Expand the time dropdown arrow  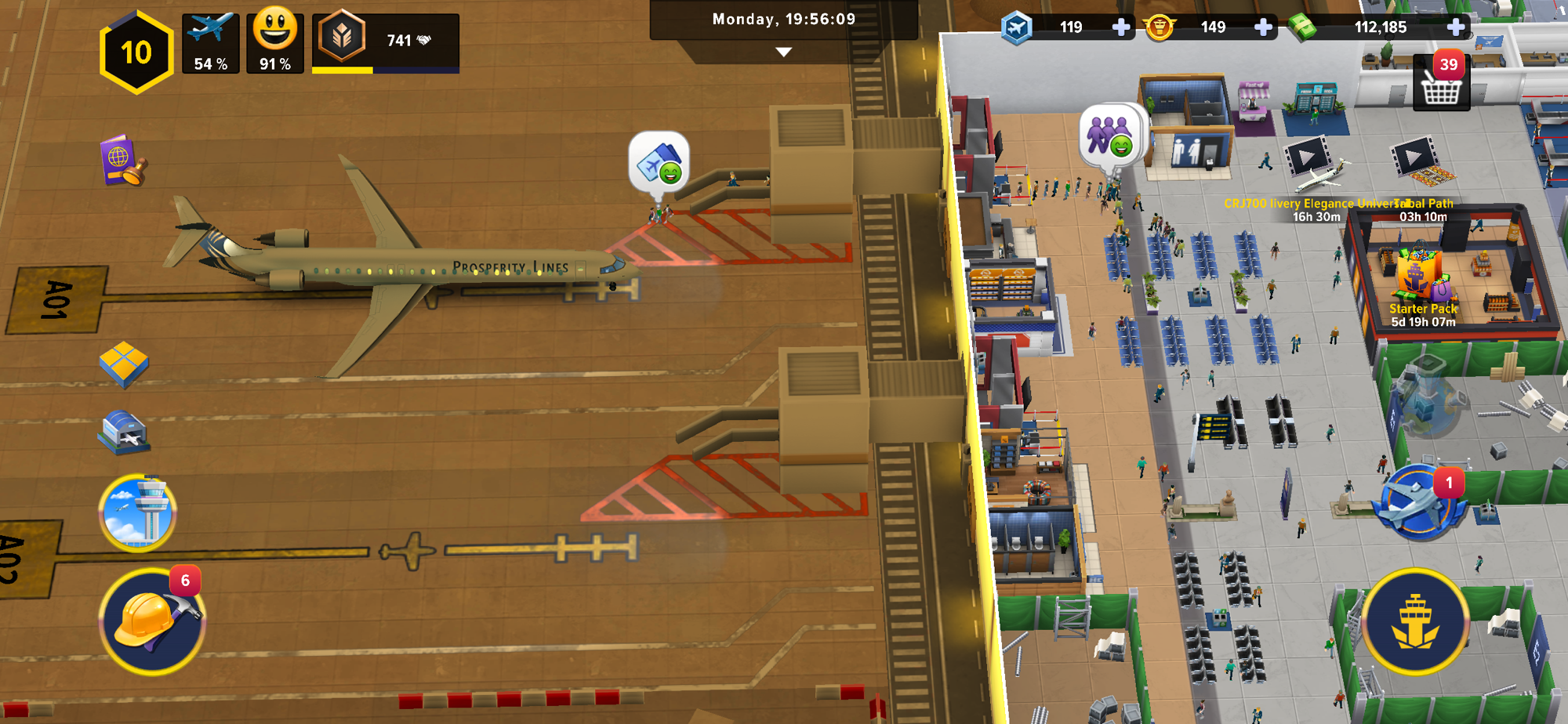(783, 52)
